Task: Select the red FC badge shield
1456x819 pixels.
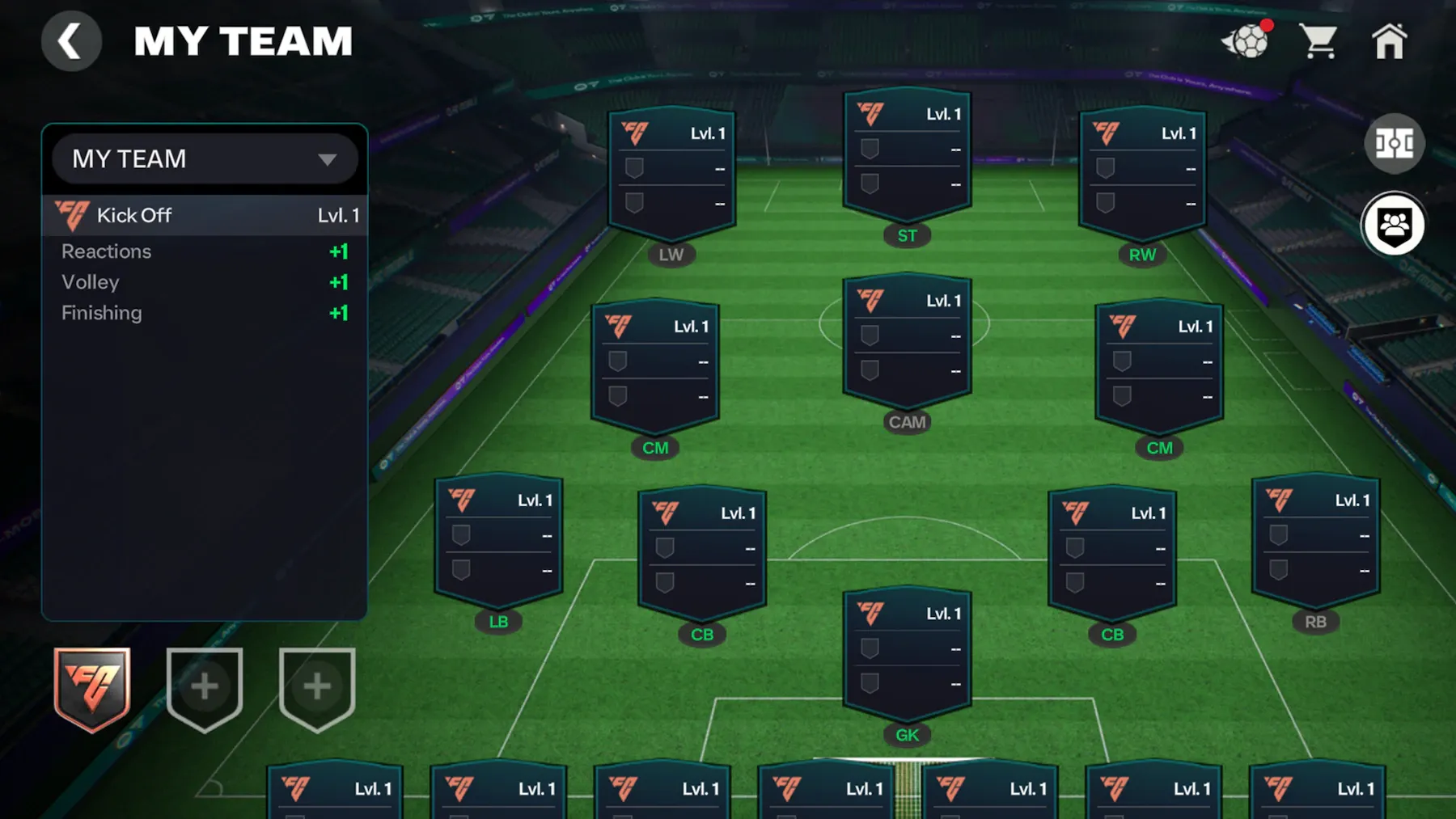Action: click(x=92, y=689)
